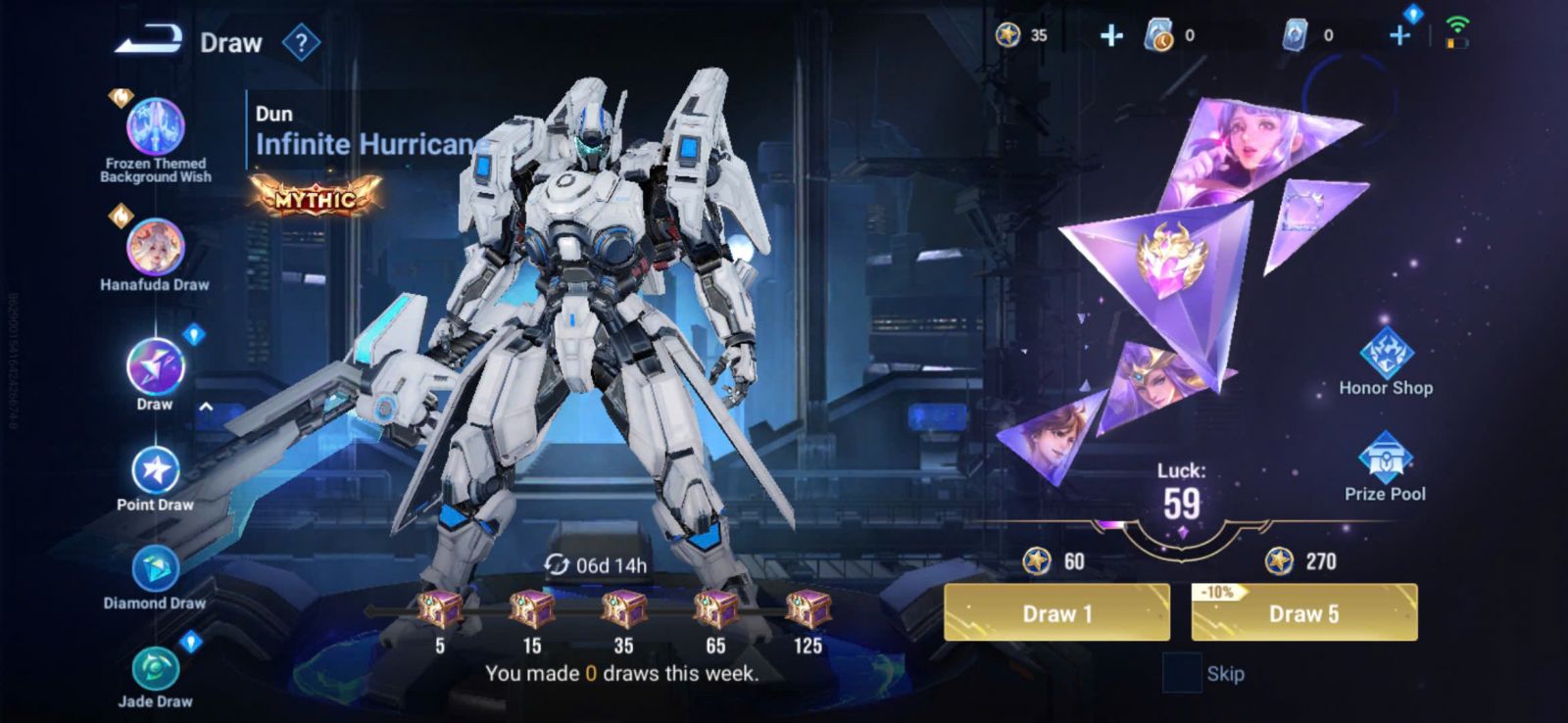Screen dimensions: 1568x723
Task: Inspect the 125-draw reward chest
Action: (808, 609)
